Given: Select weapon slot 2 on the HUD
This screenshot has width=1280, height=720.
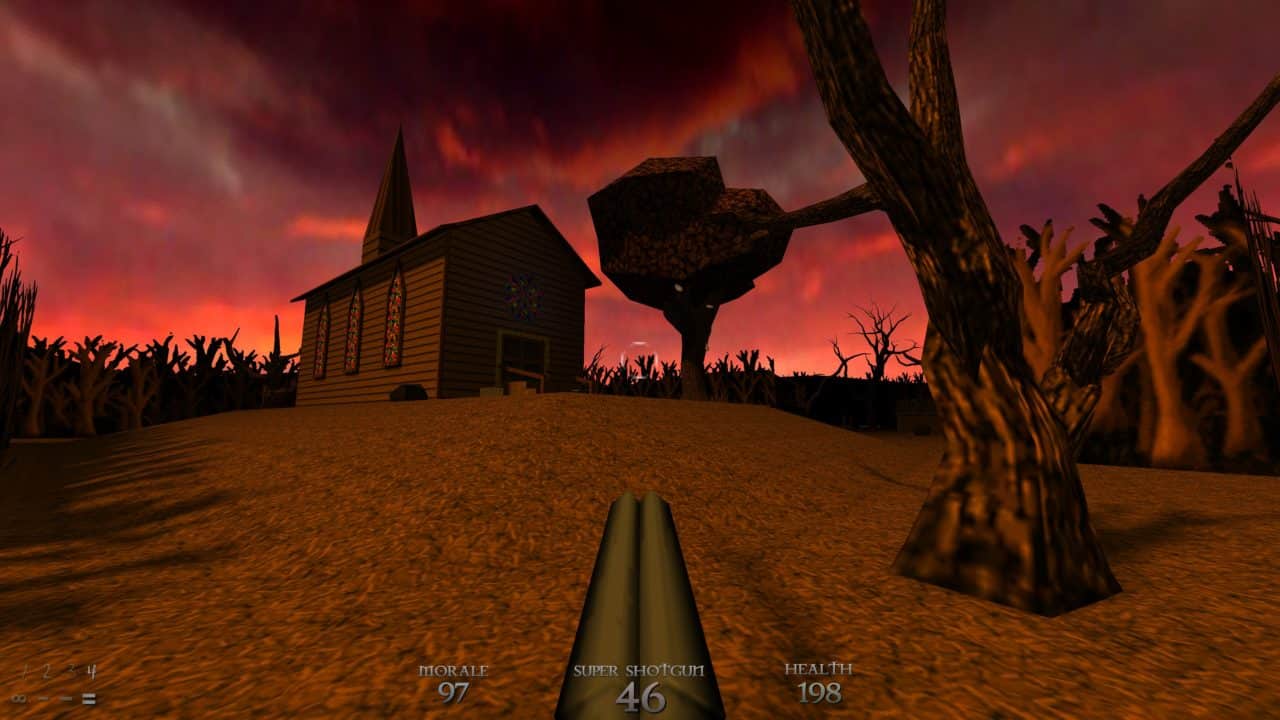Looking at the screenshot, I should coord(46,671).
